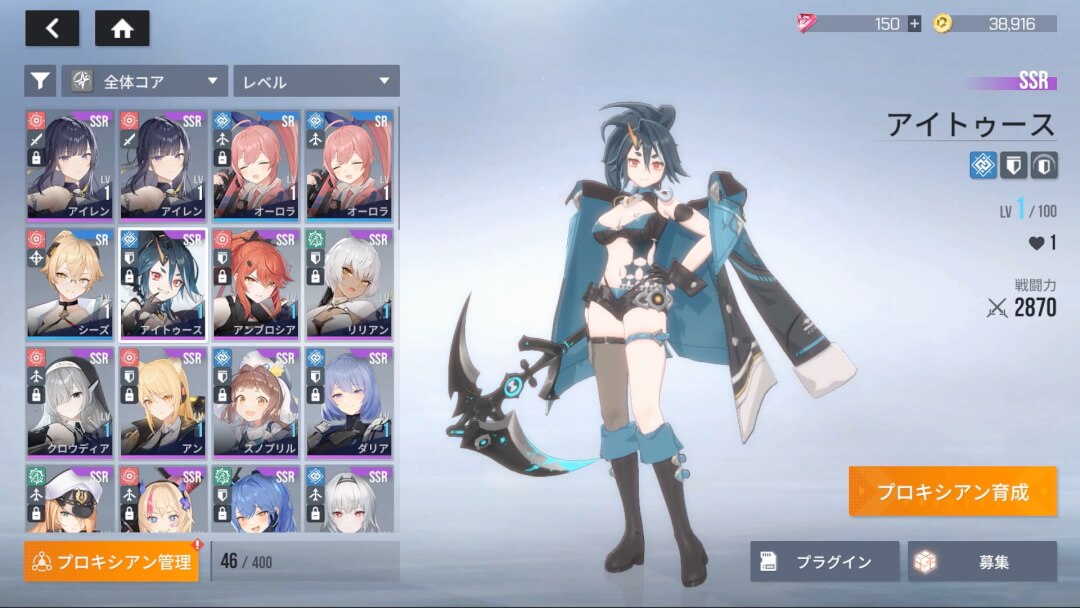Pick the アンブロシア character card

coord(256,284)
